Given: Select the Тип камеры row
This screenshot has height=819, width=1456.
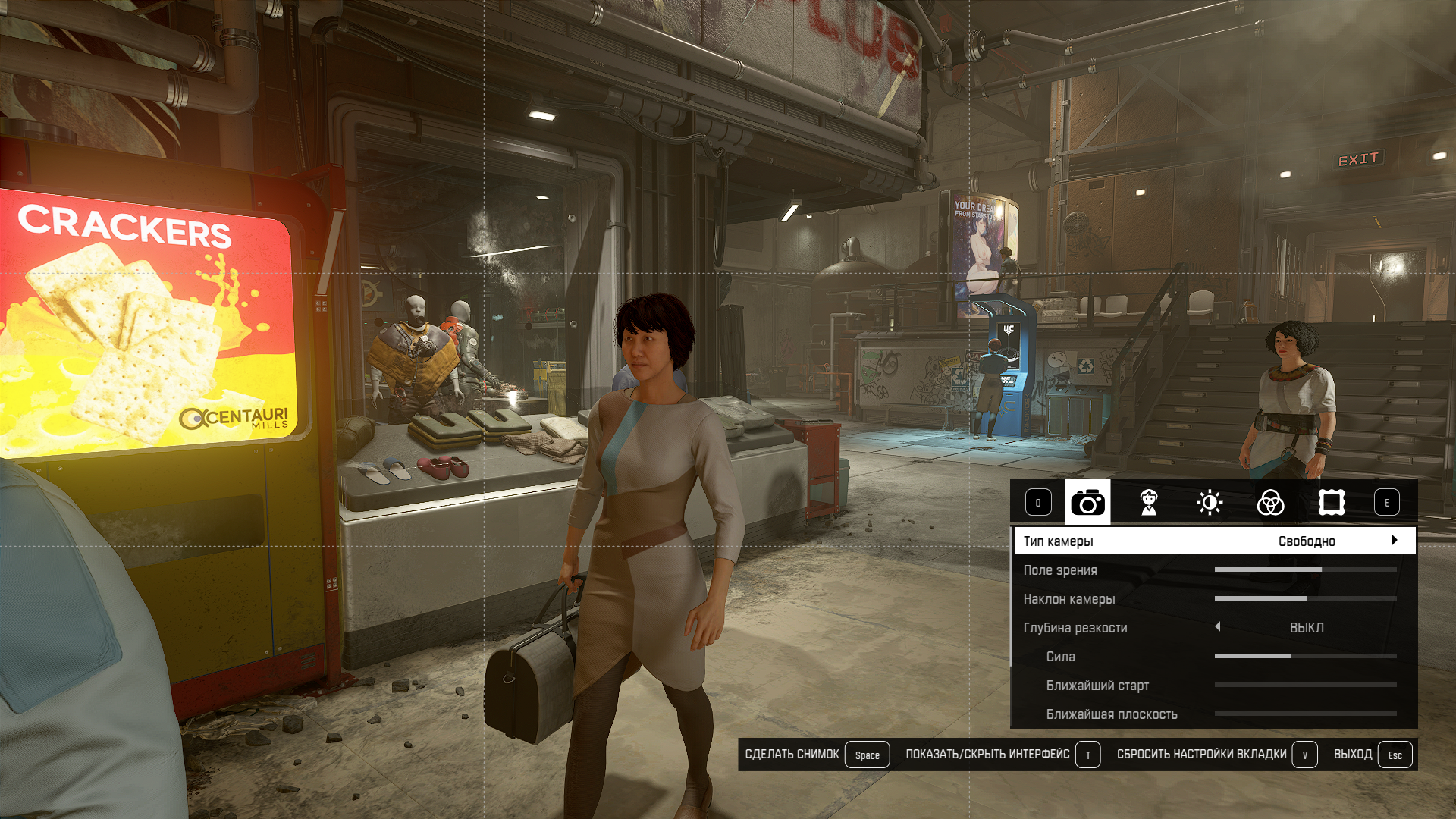Looking at the screenshot, I should (1137, 541).
